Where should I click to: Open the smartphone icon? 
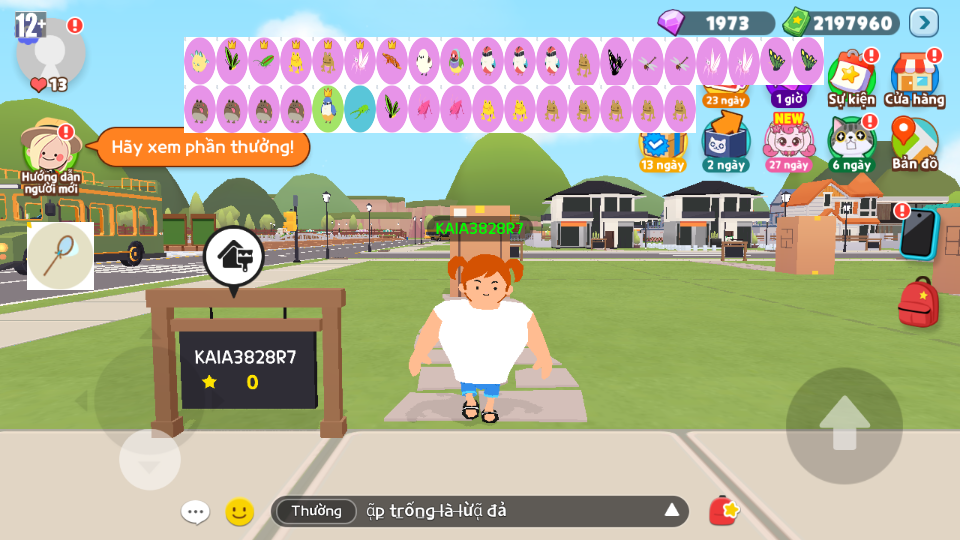(917, 232)
